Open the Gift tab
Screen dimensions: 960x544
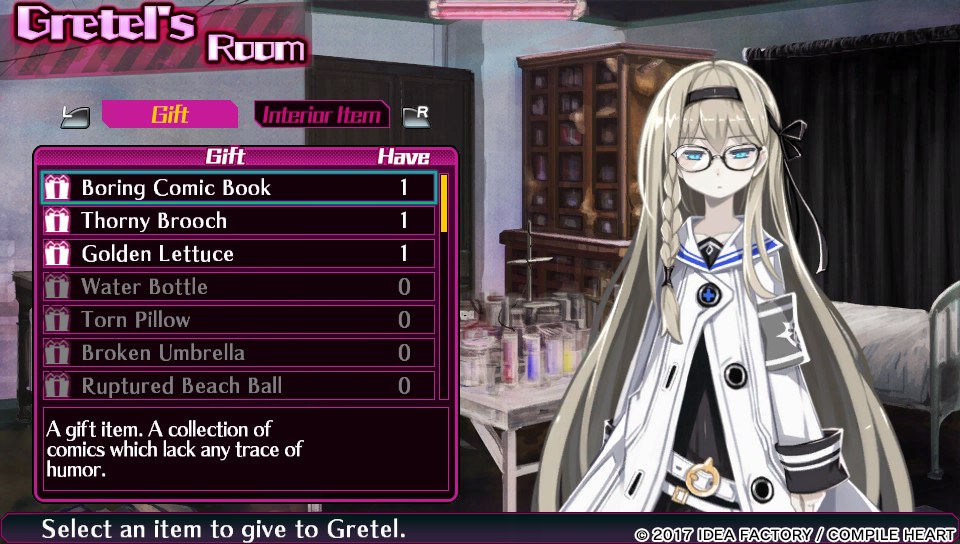[170, 115]
